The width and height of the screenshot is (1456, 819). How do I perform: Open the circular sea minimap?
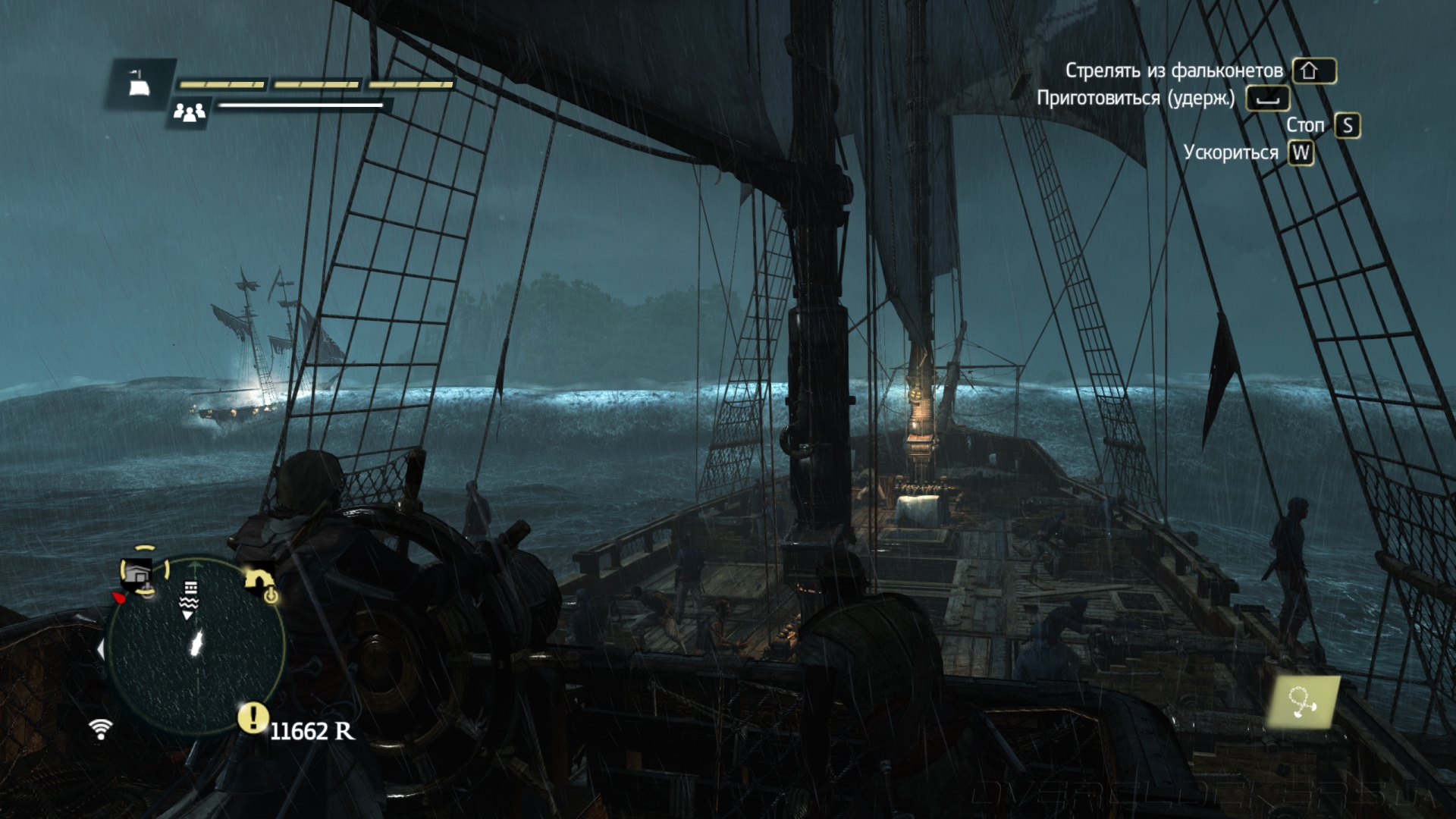point(196,645)
